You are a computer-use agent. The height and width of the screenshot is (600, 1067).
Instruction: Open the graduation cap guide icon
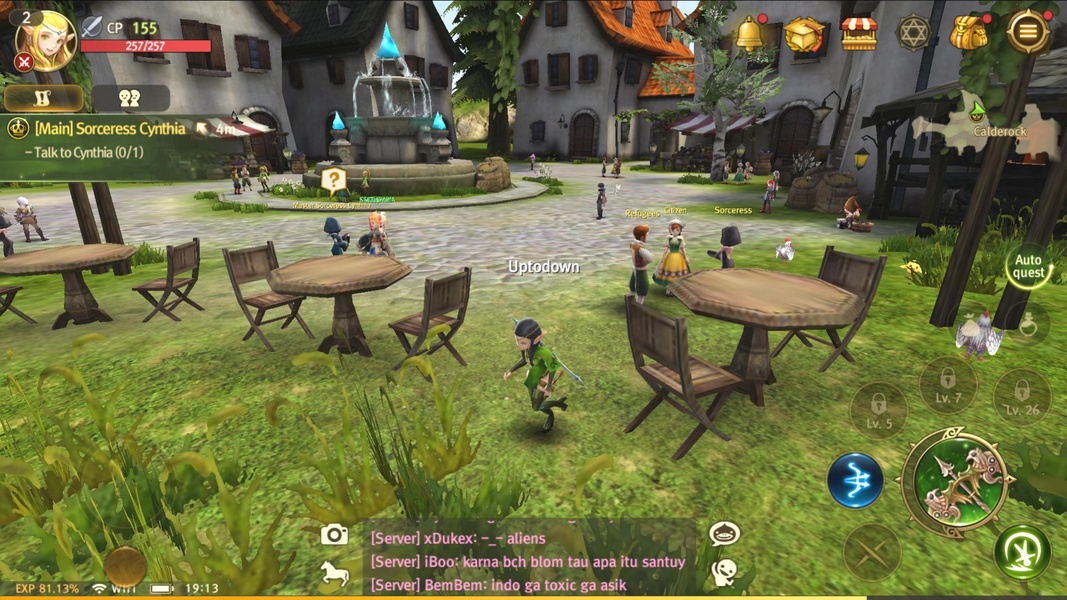coord(804,34)
